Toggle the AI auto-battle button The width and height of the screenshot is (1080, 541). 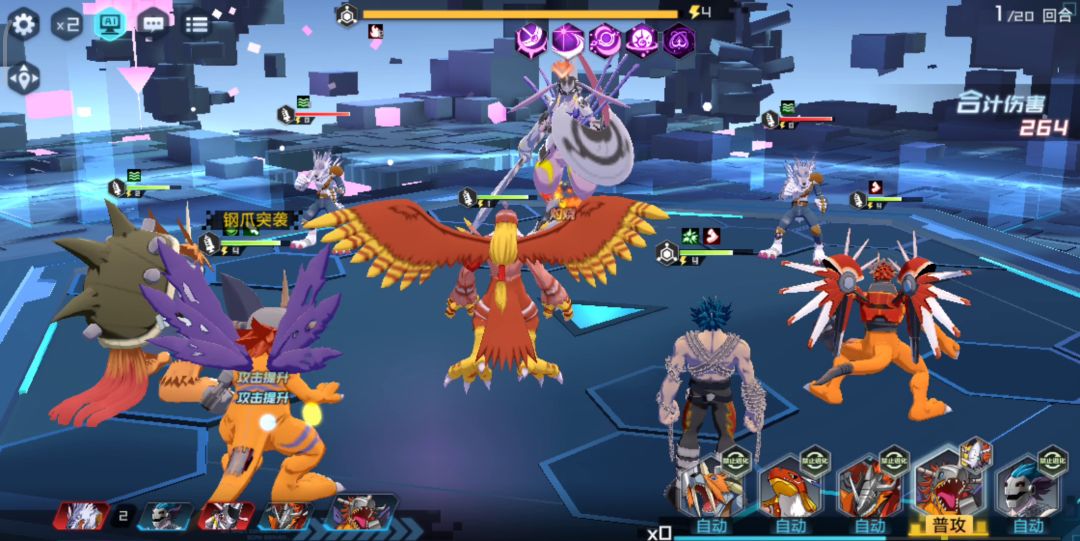tap(110, 23)
